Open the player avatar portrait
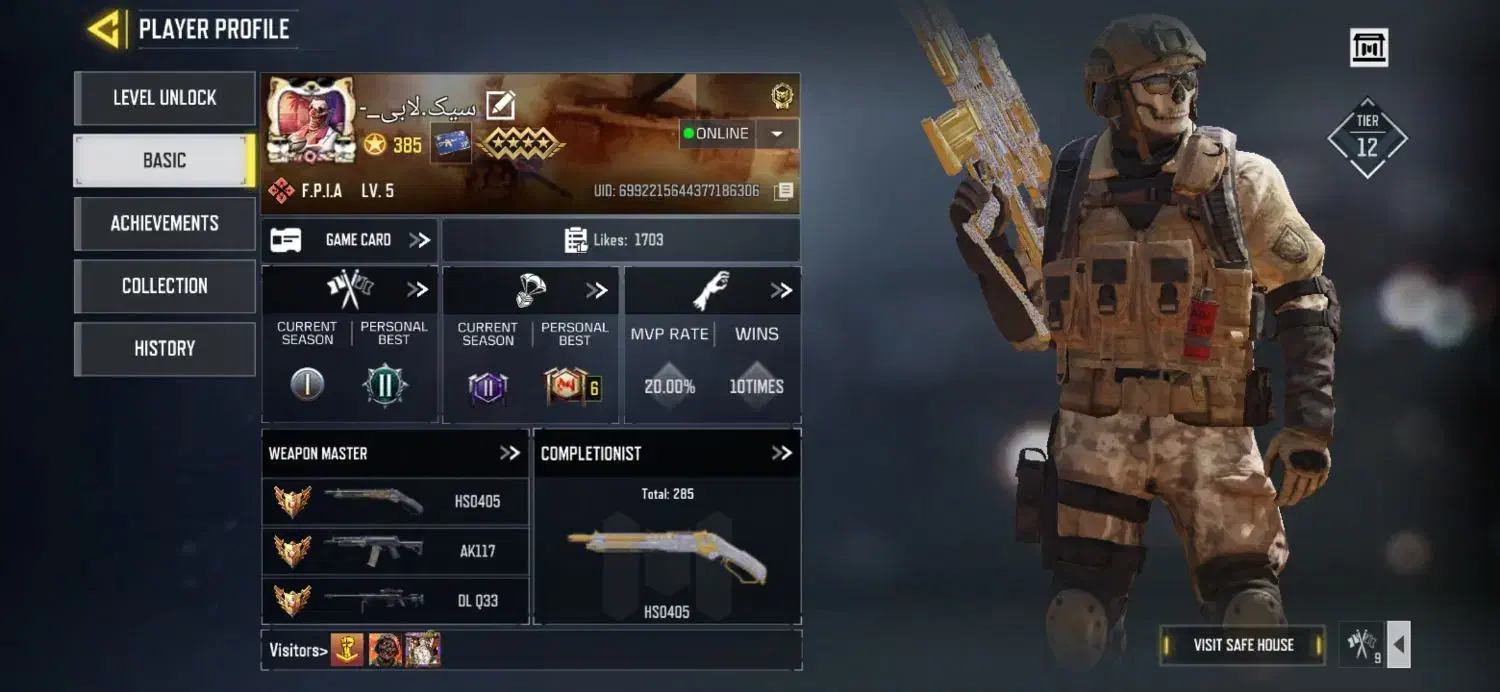Image resolution: width=1500 pixels, height=692 pixels. point(311,120)
